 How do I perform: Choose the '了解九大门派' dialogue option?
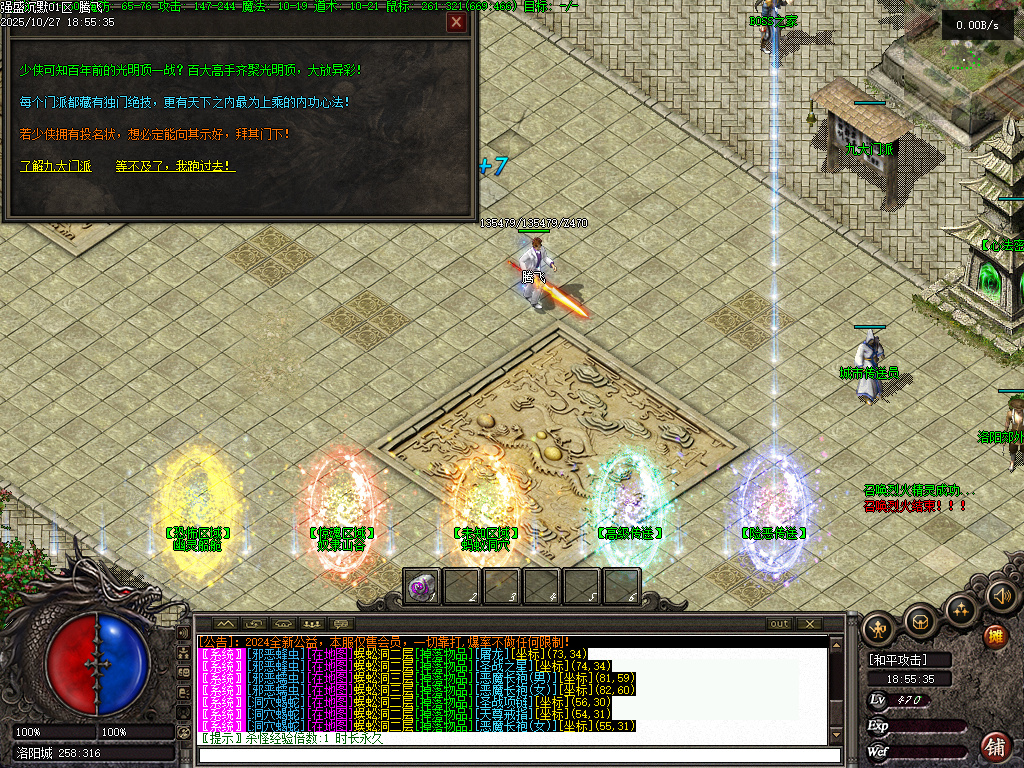(x=55, y=166)
